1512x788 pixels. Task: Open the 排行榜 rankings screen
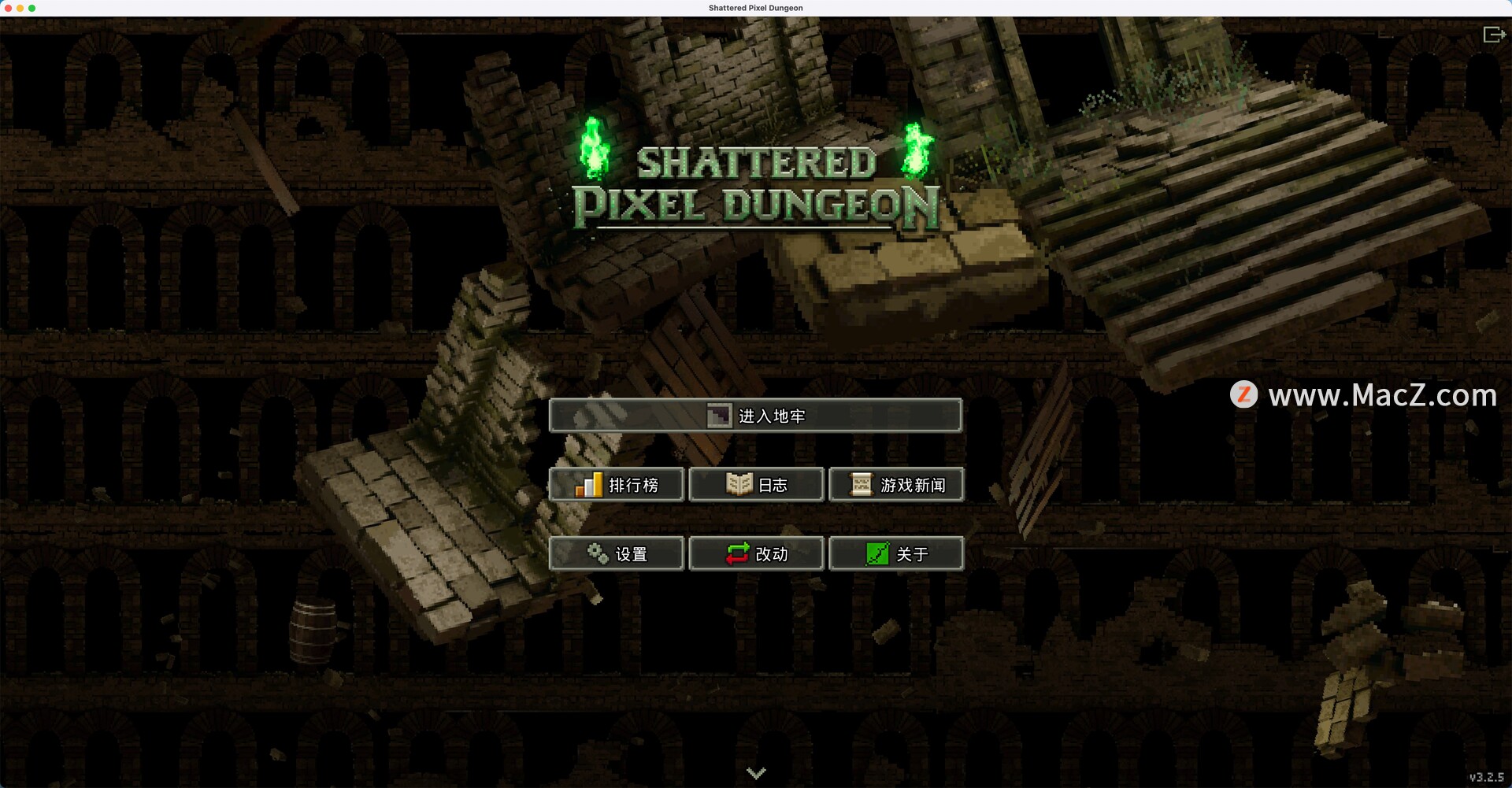tap(617, 485)
